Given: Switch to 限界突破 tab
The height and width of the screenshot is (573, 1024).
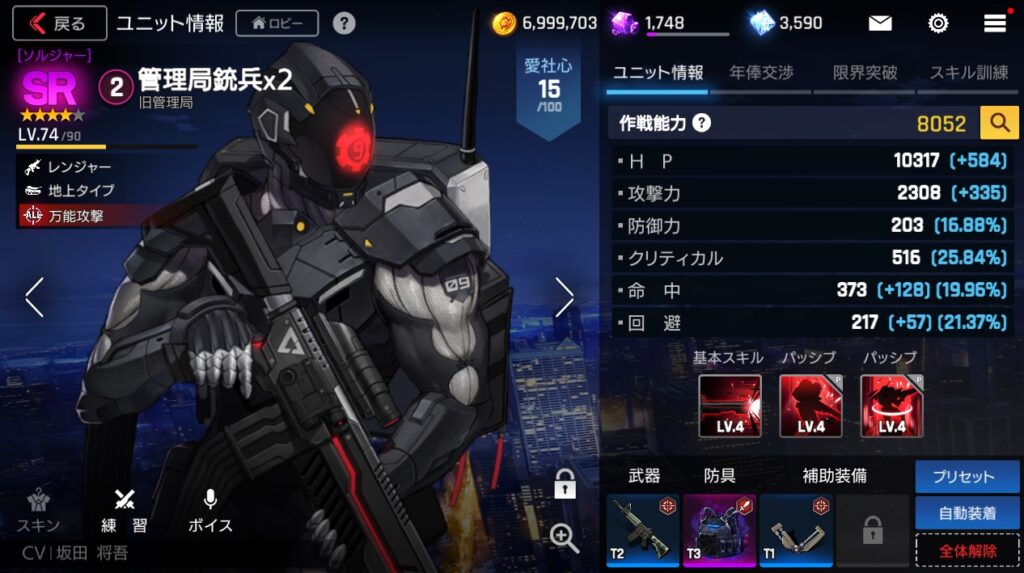Looking at the screenshot, I should pos(865,73).
